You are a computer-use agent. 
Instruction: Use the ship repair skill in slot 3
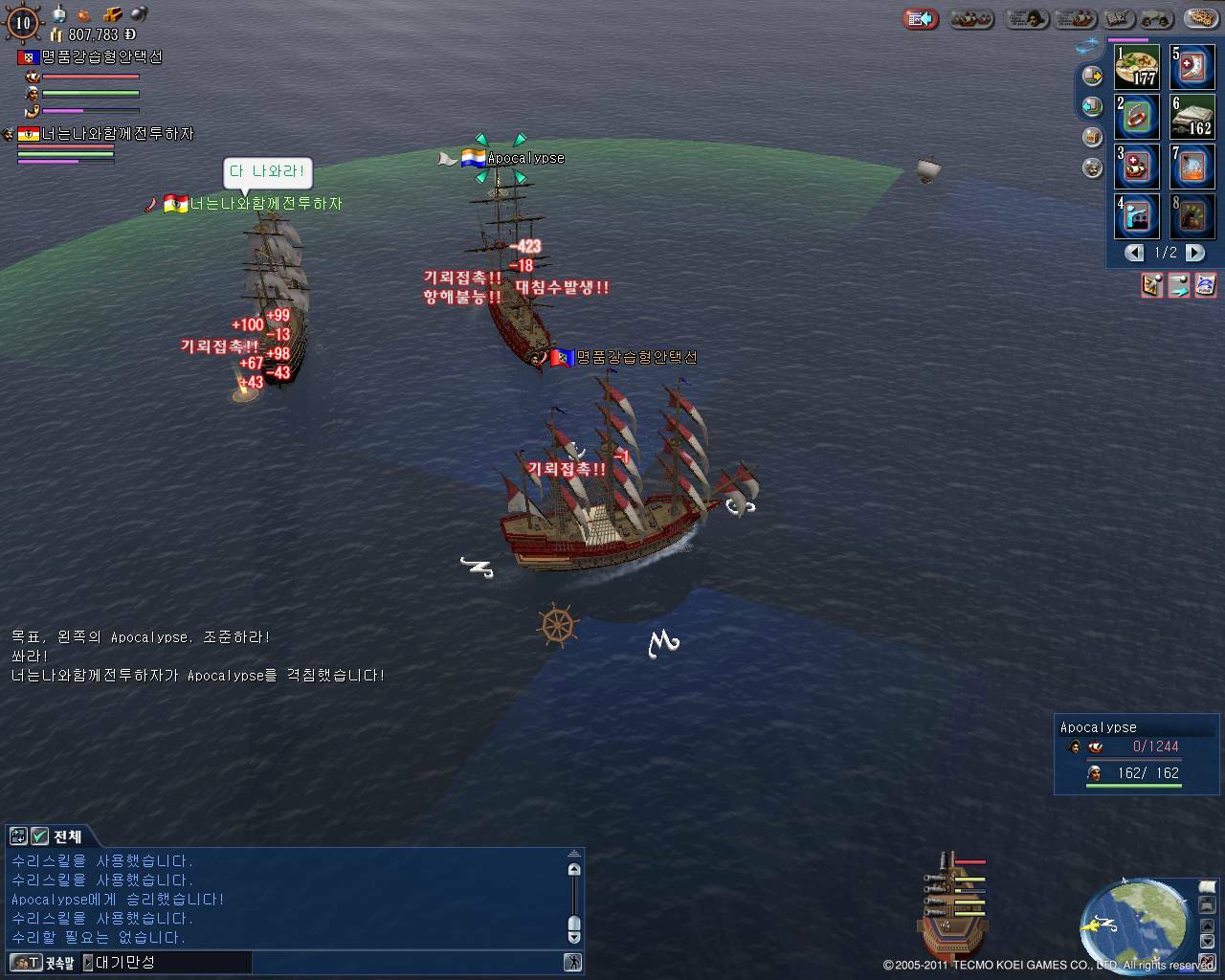click(1137, 167)
